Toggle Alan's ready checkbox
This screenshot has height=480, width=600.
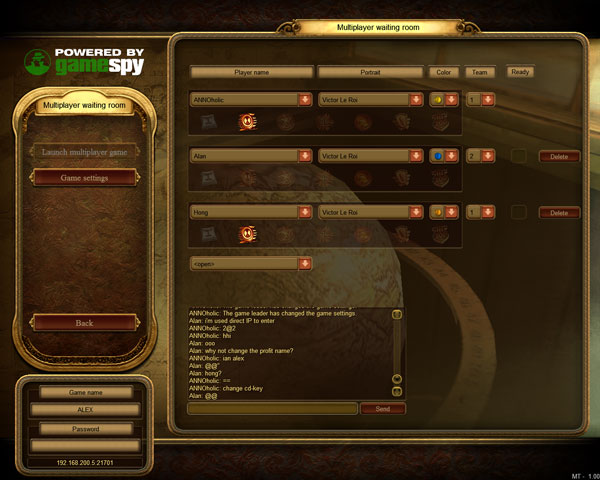(519, 156)
